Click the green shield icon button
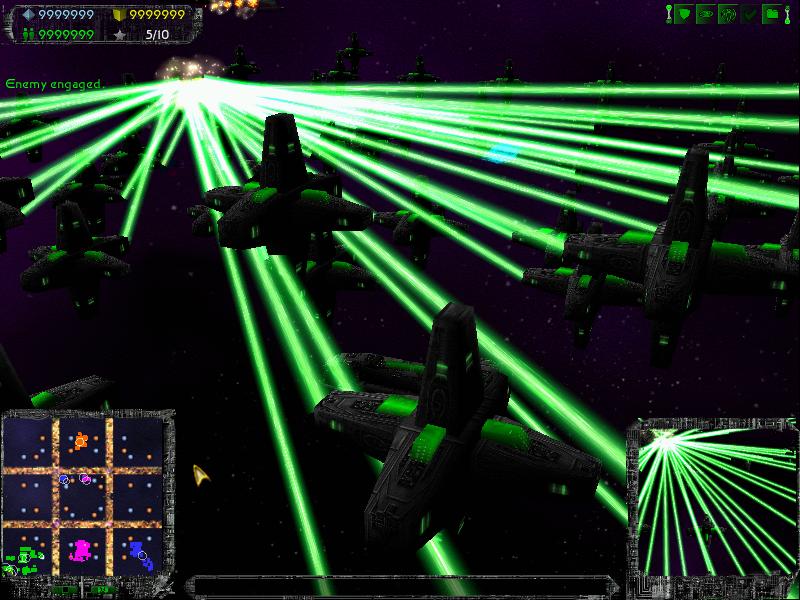 684,14
